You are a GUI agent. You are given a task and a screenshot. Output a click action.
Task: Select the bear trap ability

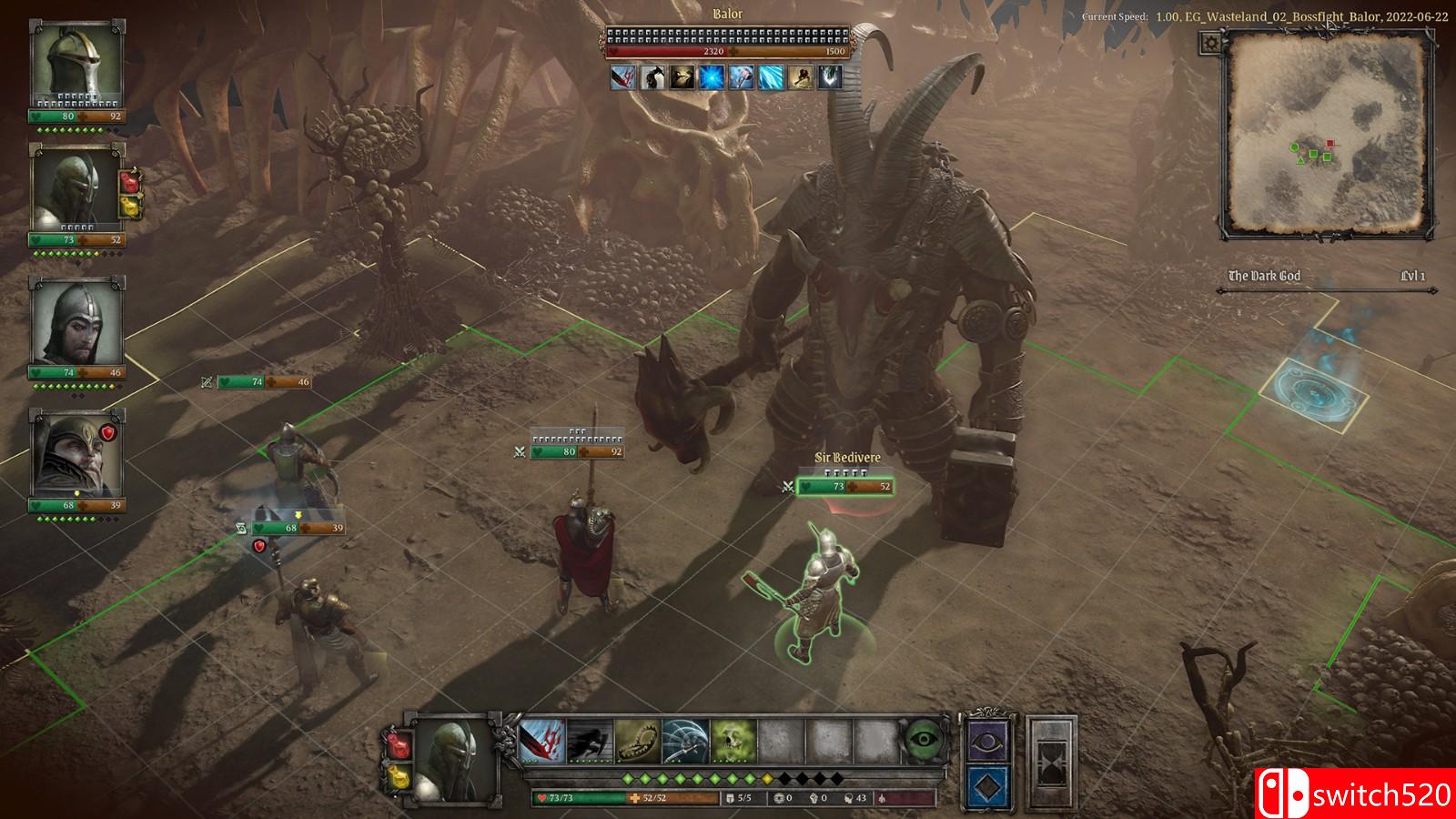click(638, 741)
